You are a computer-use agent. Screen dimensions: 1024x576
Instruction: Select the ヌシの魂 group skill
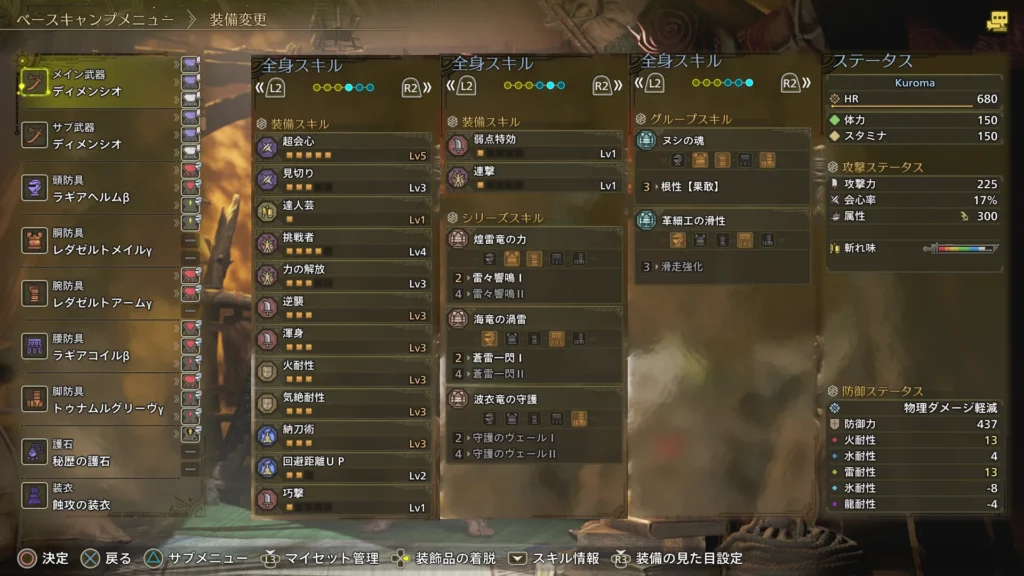(722, 141)
